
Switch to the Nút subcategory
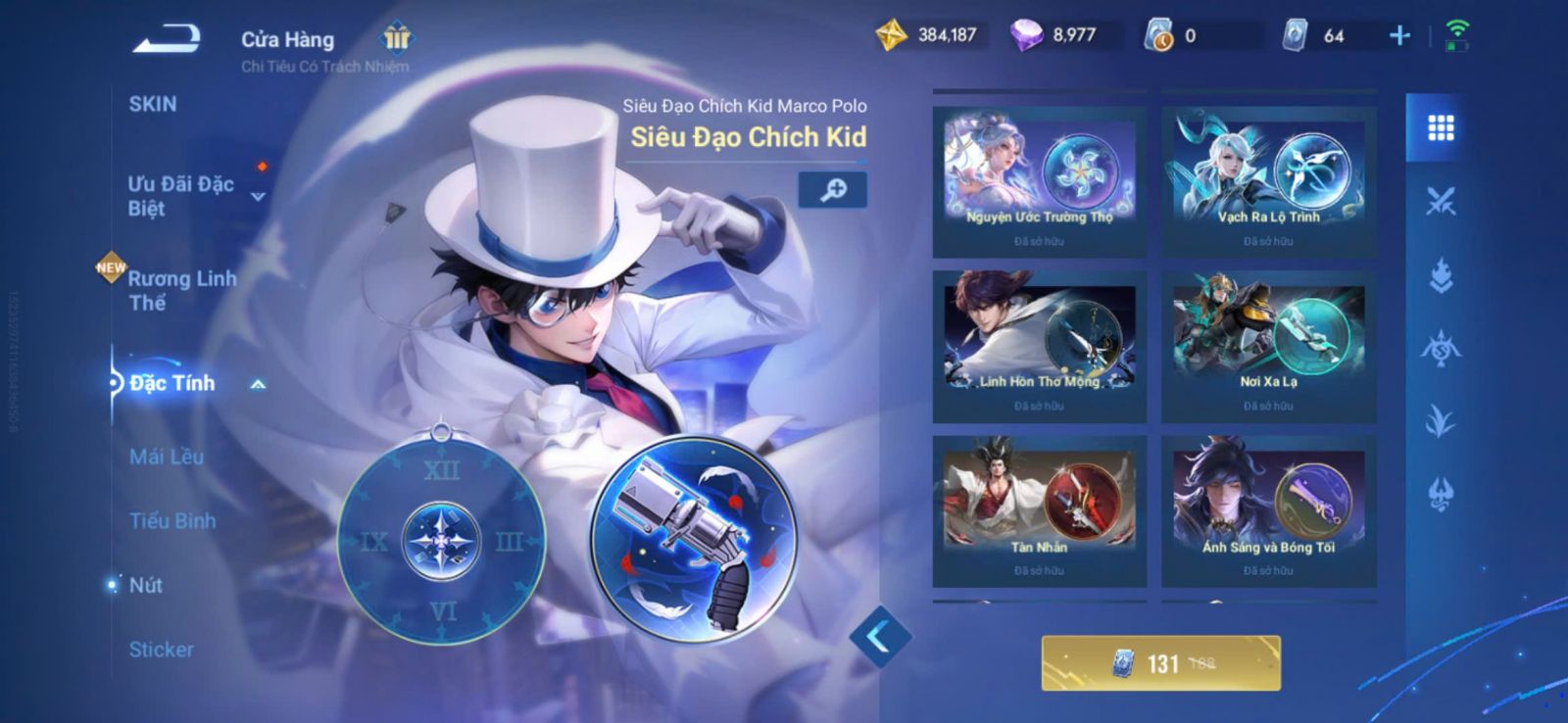(146, 585)
